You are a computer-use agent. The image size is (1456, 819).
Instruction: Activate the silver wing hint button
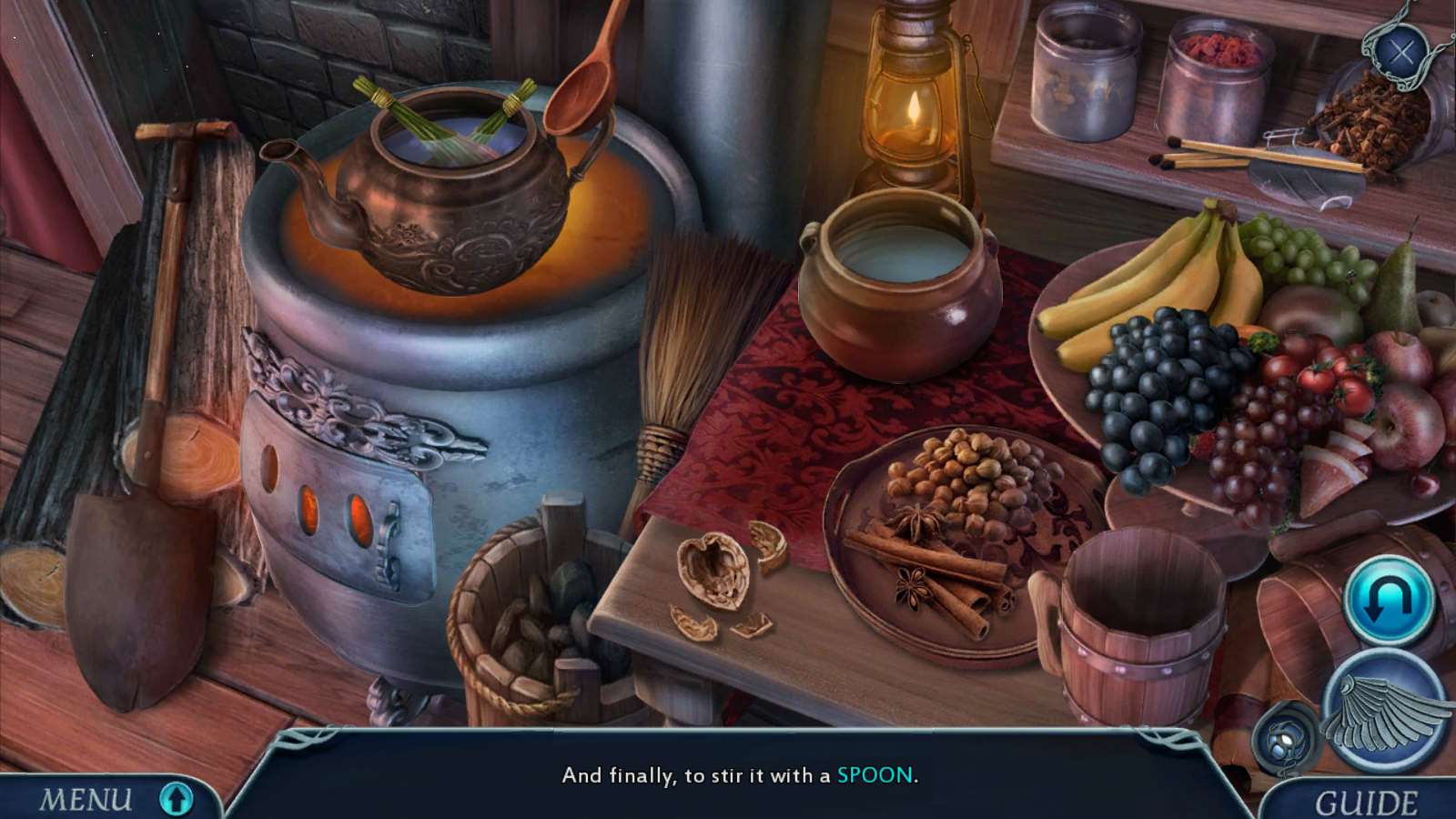click(1385, 711)
